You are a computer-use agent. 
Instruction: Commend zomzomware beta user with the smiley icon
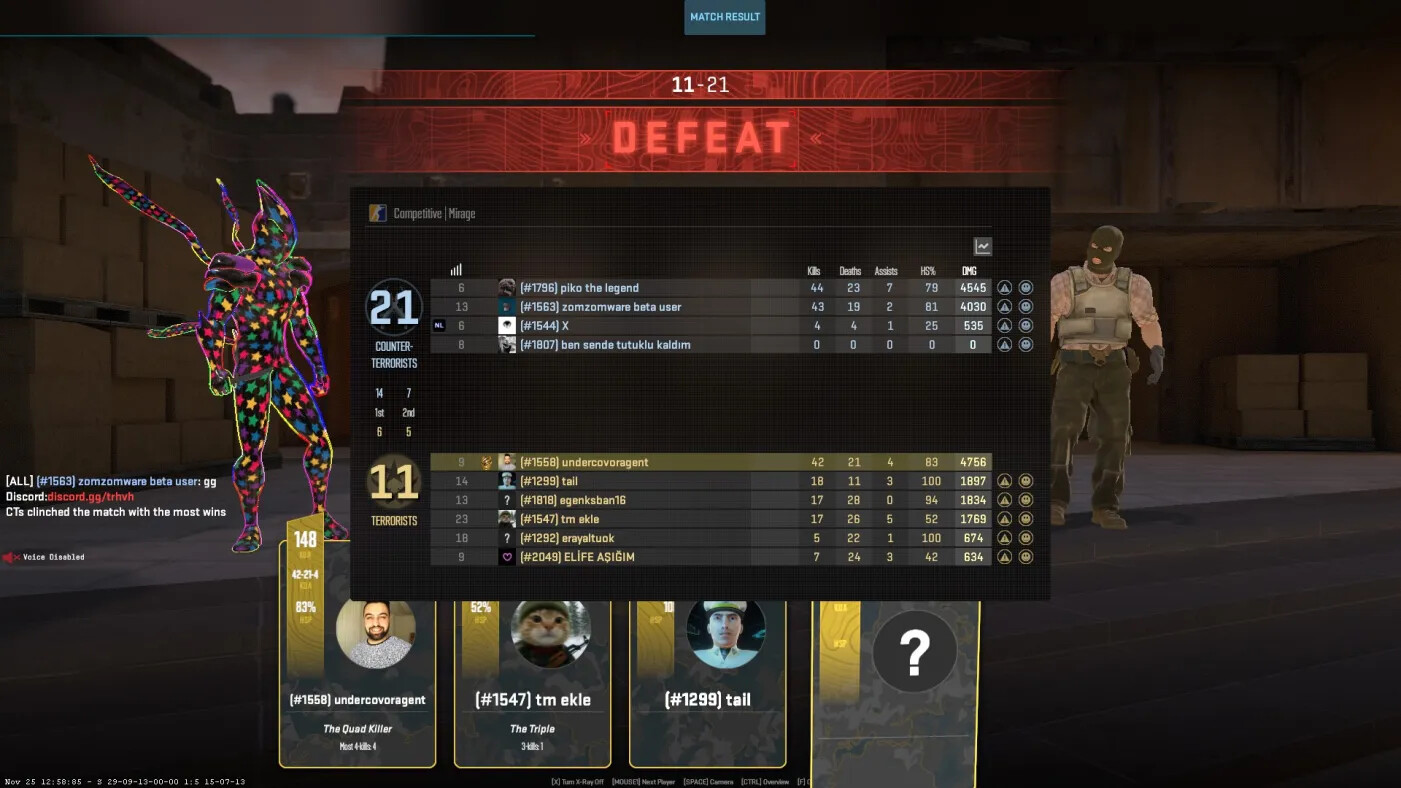coord(1025,307)
